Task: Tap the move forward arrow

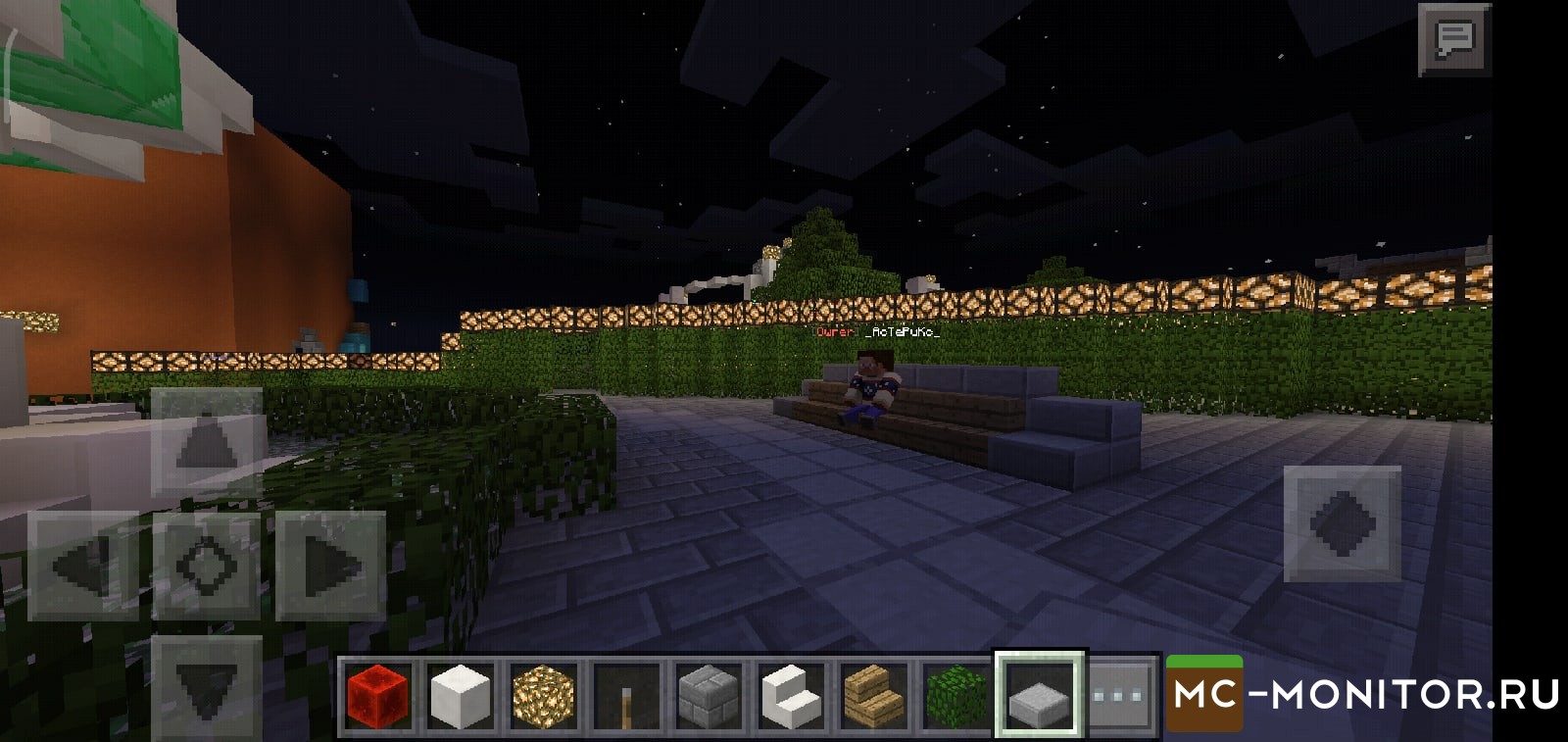Action: (207, 442)
